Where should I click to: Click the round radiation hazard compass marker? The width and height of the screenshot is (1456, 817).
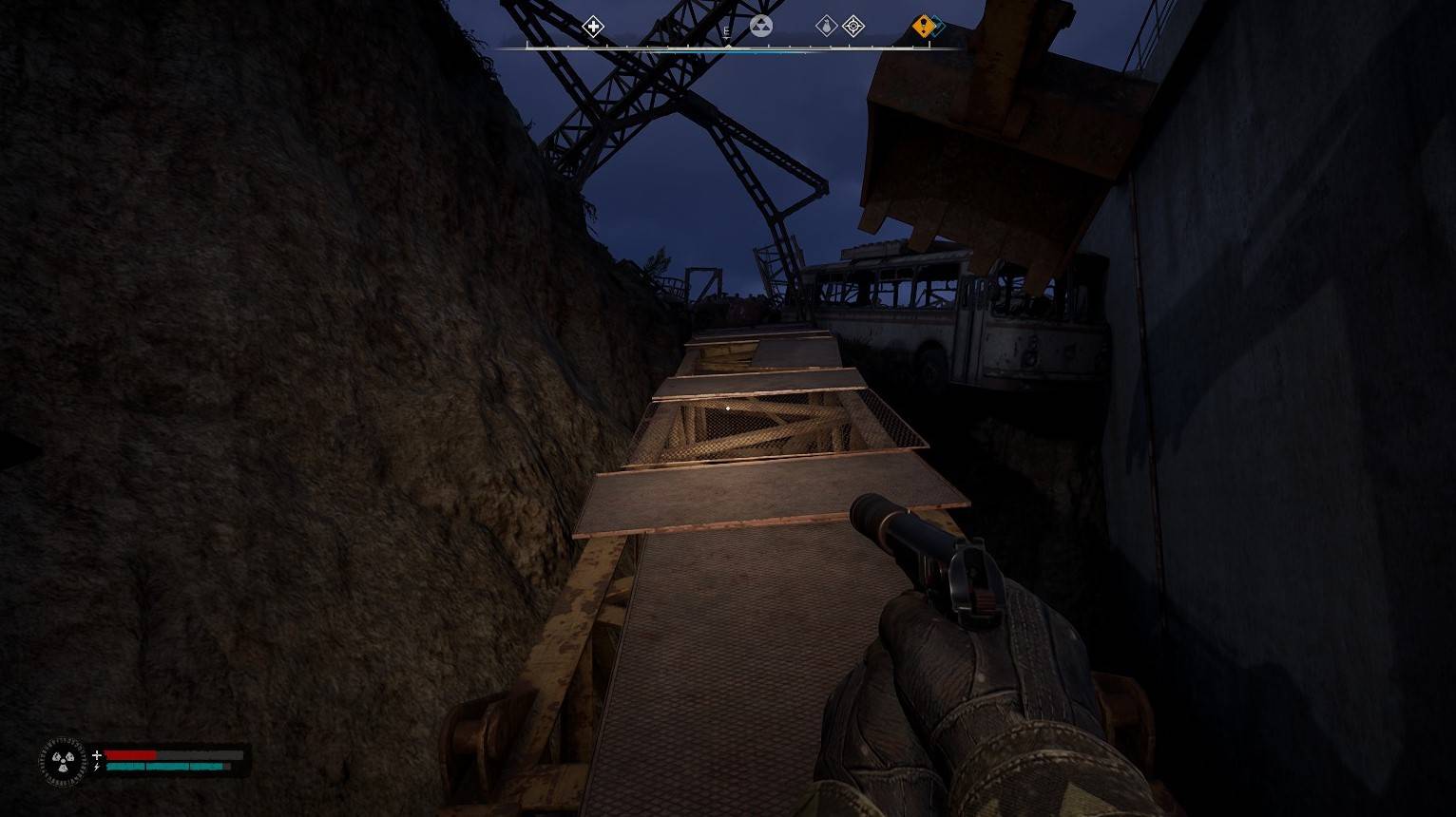(760, 26)
